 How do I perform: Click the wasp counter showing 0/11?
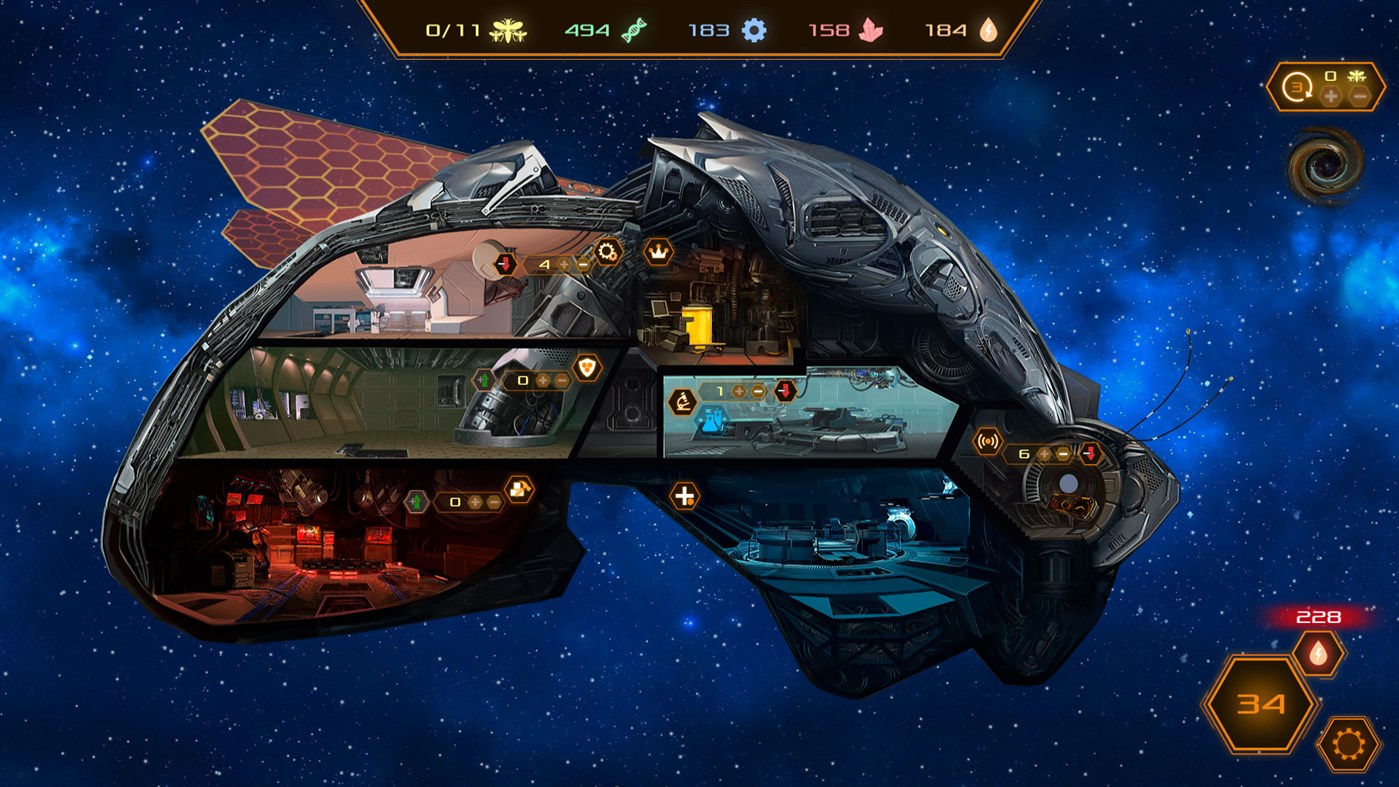455,31
